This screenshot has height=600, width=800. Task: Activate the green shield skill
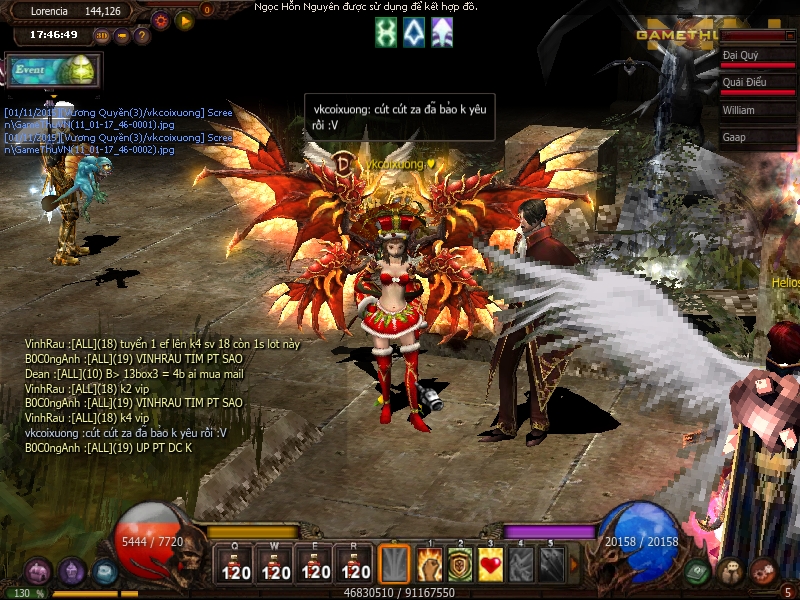pyautogui.click(x=460, y=566)
